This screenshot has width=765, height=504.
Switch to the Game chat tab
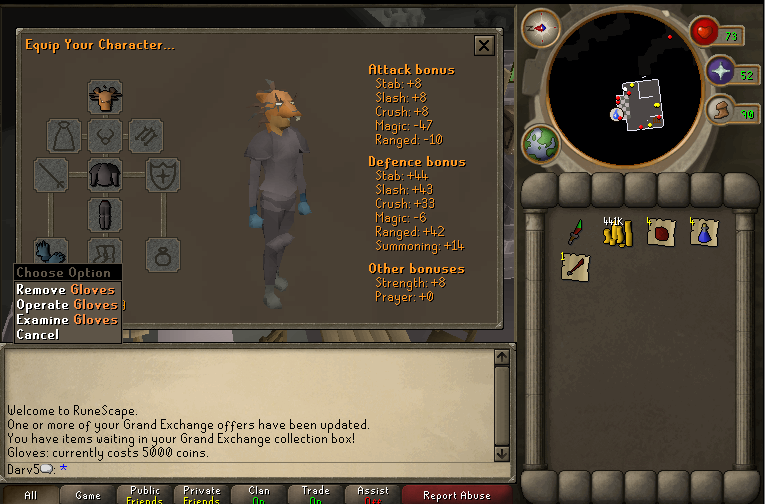click(x=88, y=494)
